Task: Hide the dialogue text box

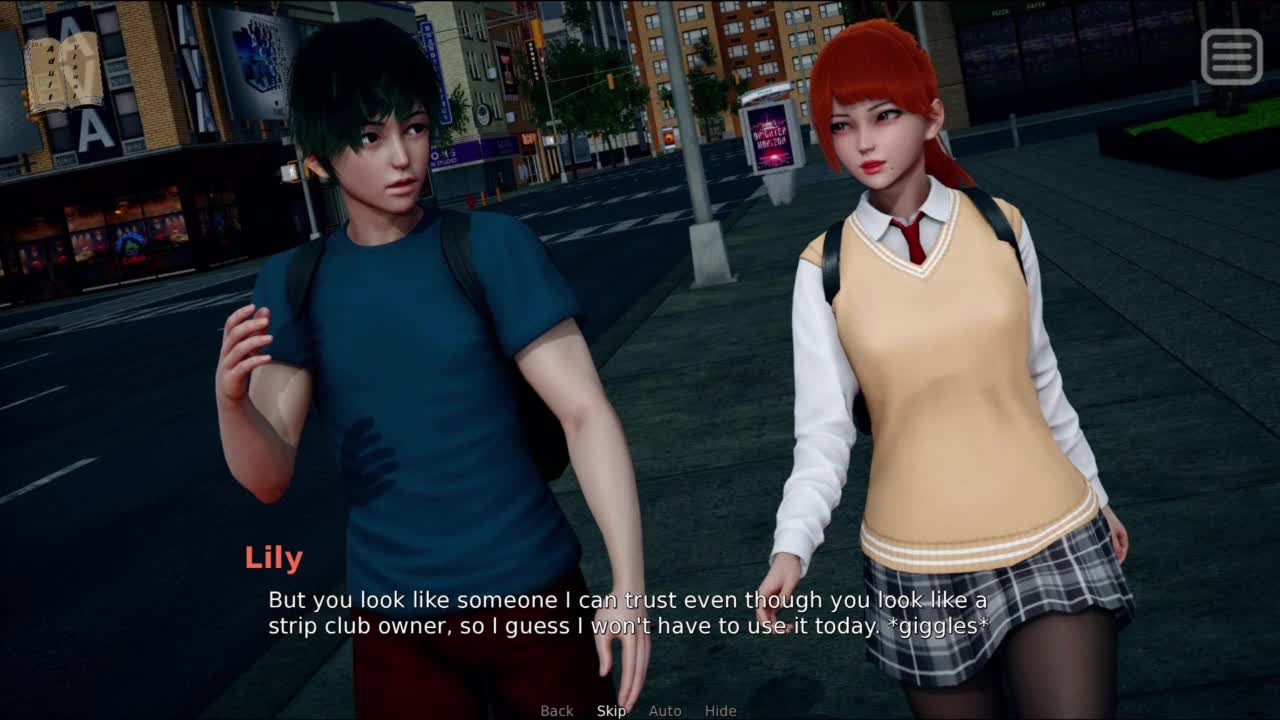Action: (720, 711)
